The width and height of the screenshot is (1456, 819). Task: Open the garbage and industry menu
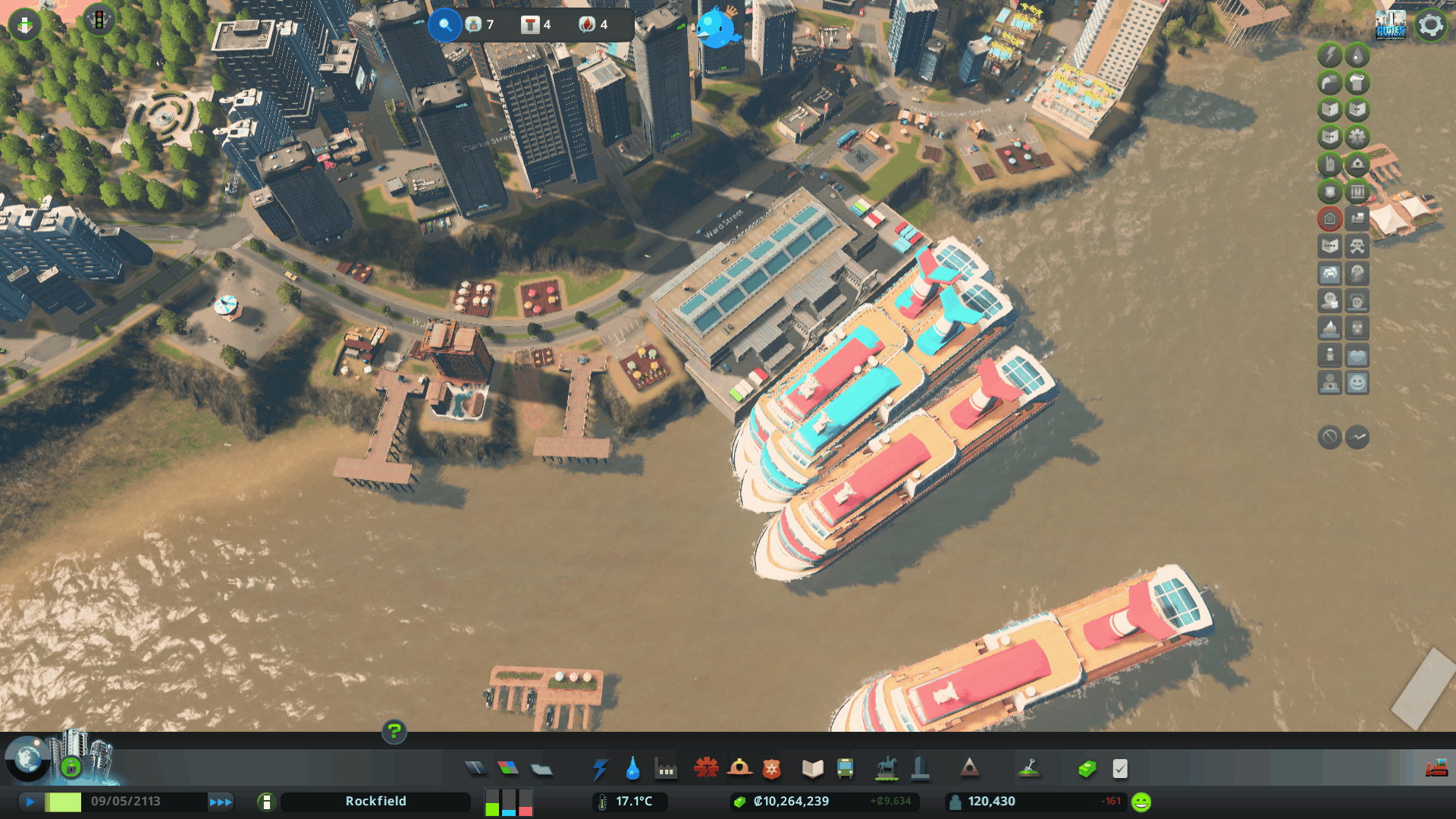(666, 769)
